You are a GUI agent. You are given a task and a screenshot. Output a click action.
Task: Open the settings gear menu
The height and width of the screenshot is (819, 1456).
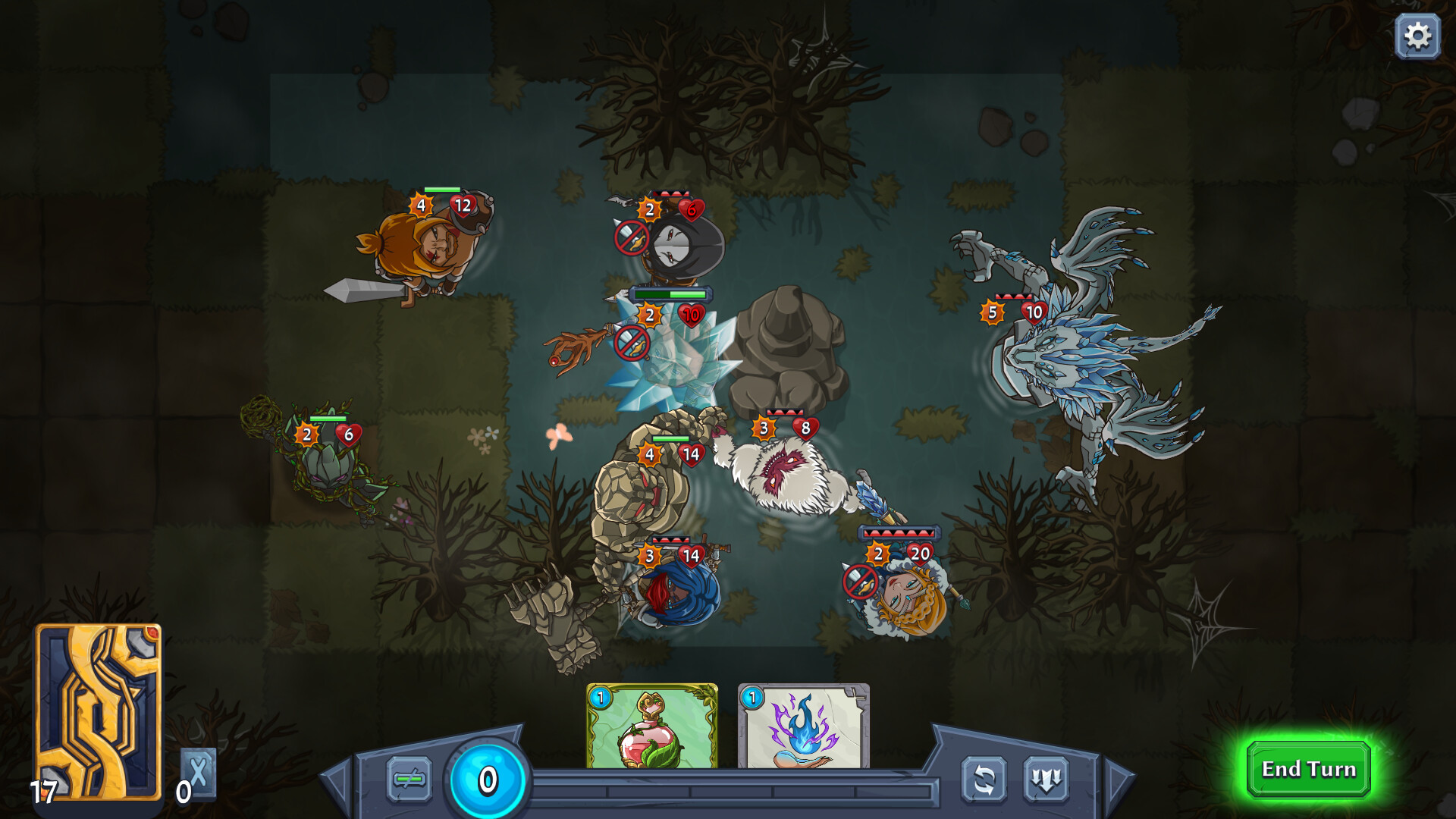(1417, 36)
